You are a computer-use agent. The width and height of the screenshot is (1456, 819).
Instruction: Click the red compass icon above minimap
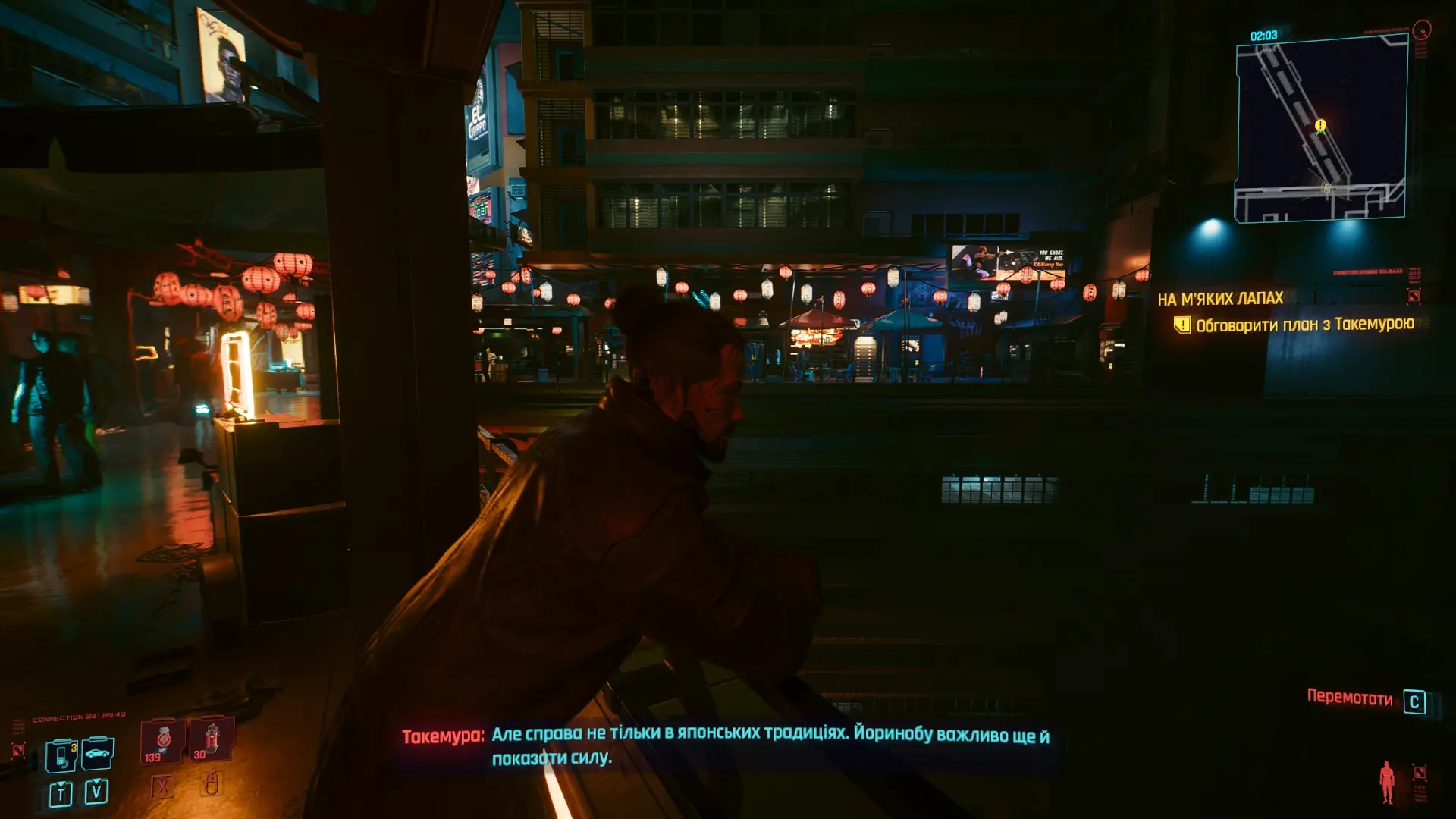(x=1422, y=30)
